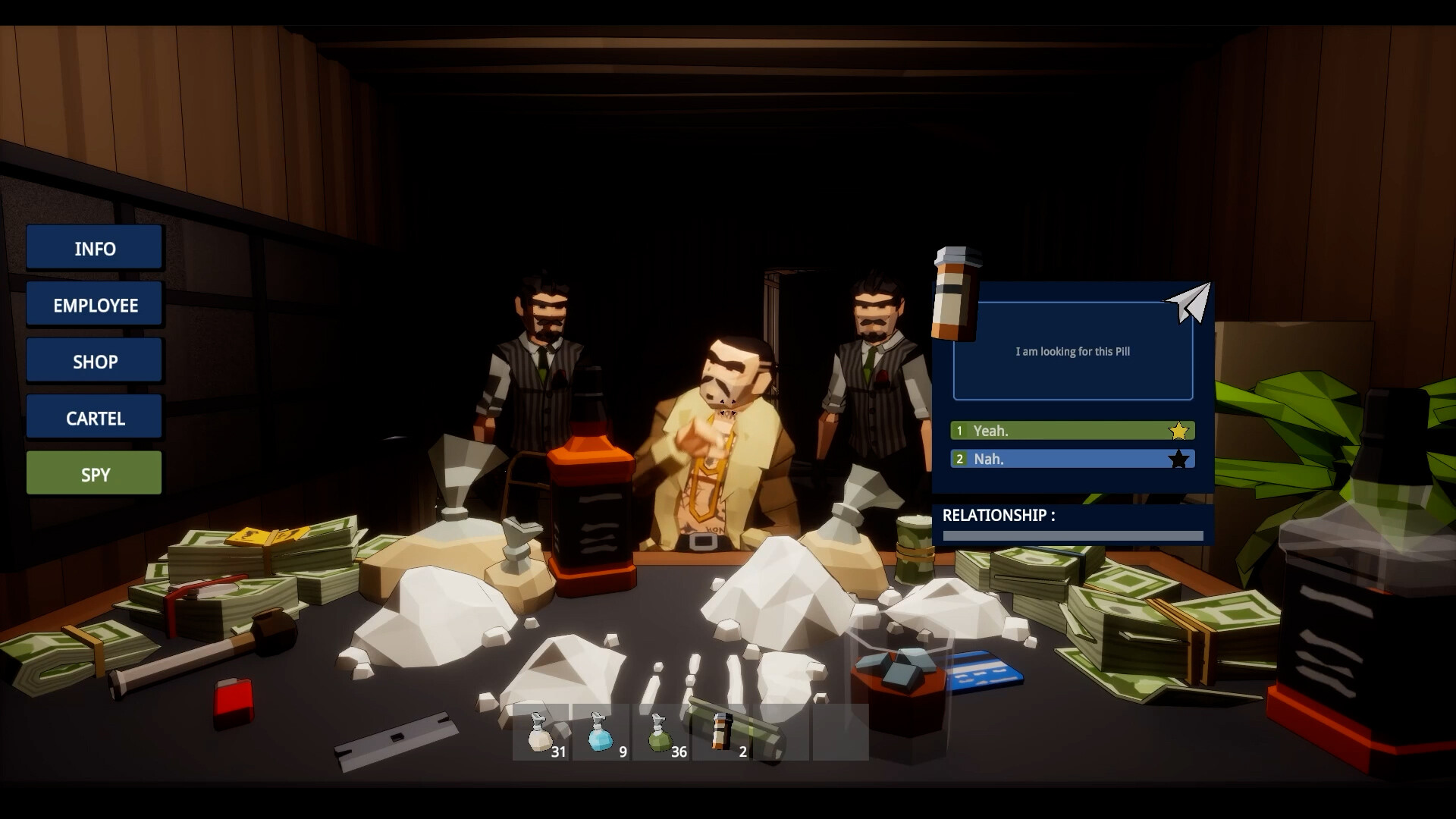Select the pill bottle item in the hotbar

(x=719, y=732)
